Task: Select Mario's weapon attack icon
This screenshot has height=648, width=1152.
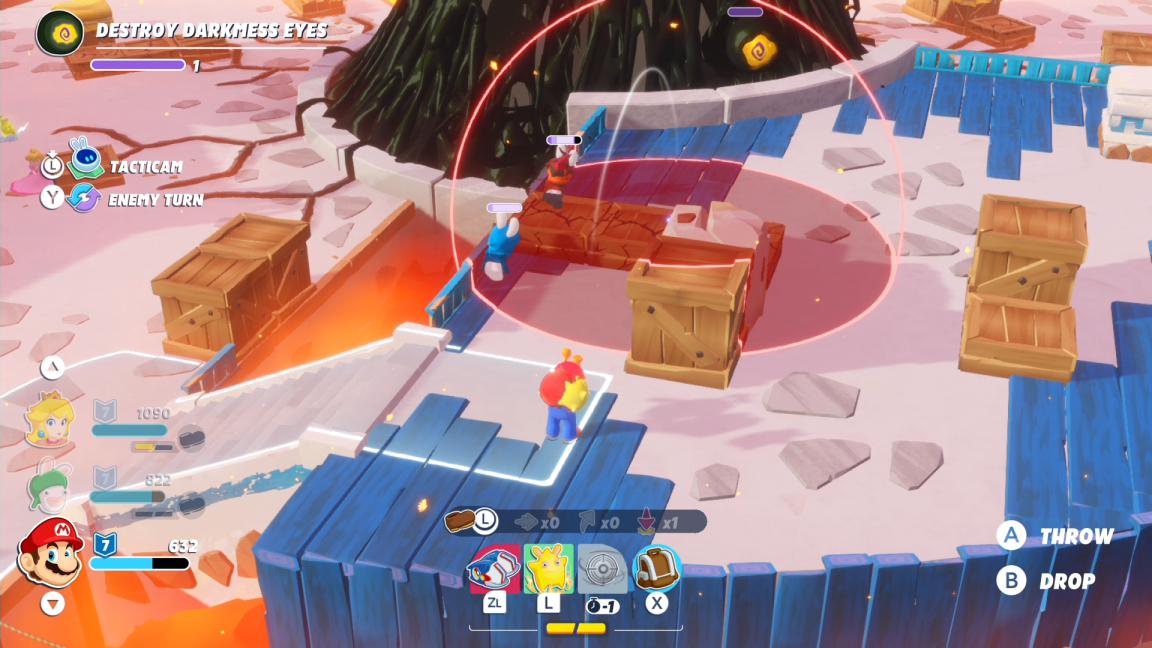Action: [x=494, y=568]
